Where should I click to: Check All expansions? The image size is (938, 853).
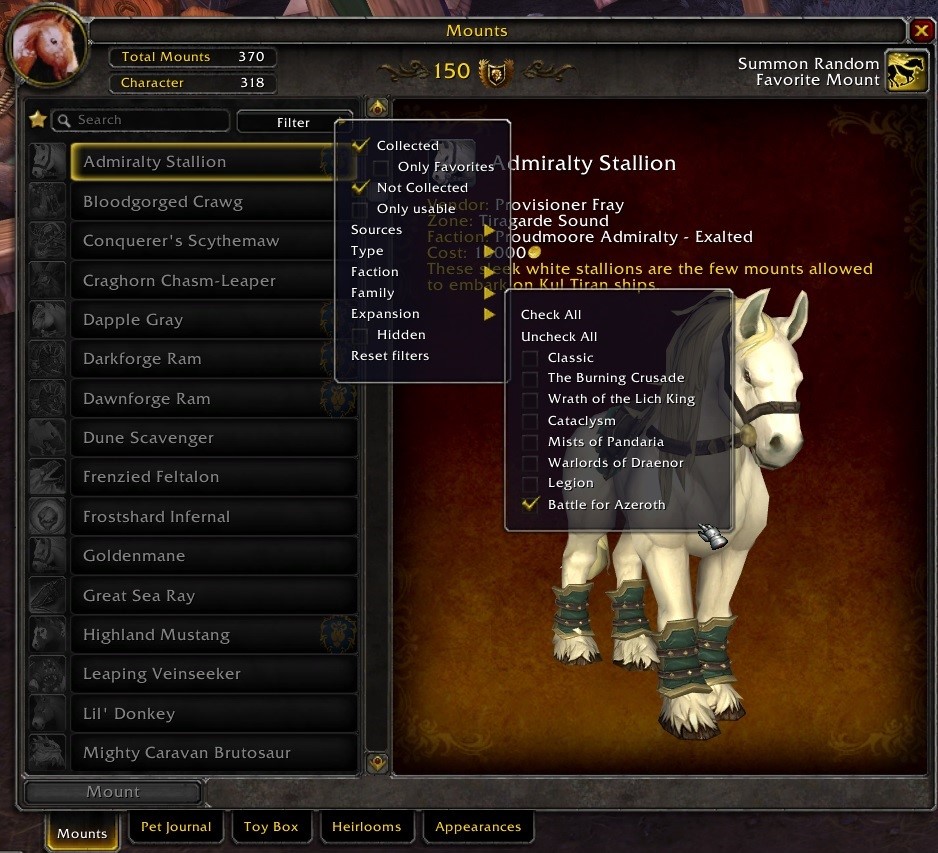click(x=551, y=315)
